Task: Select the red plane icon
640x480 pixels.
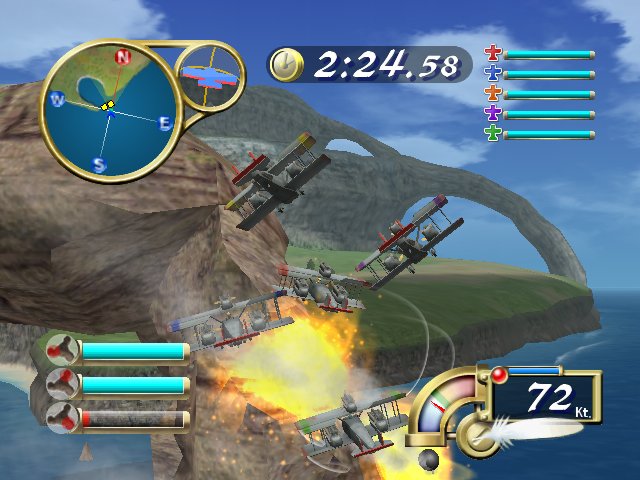Action: point(492,54)
